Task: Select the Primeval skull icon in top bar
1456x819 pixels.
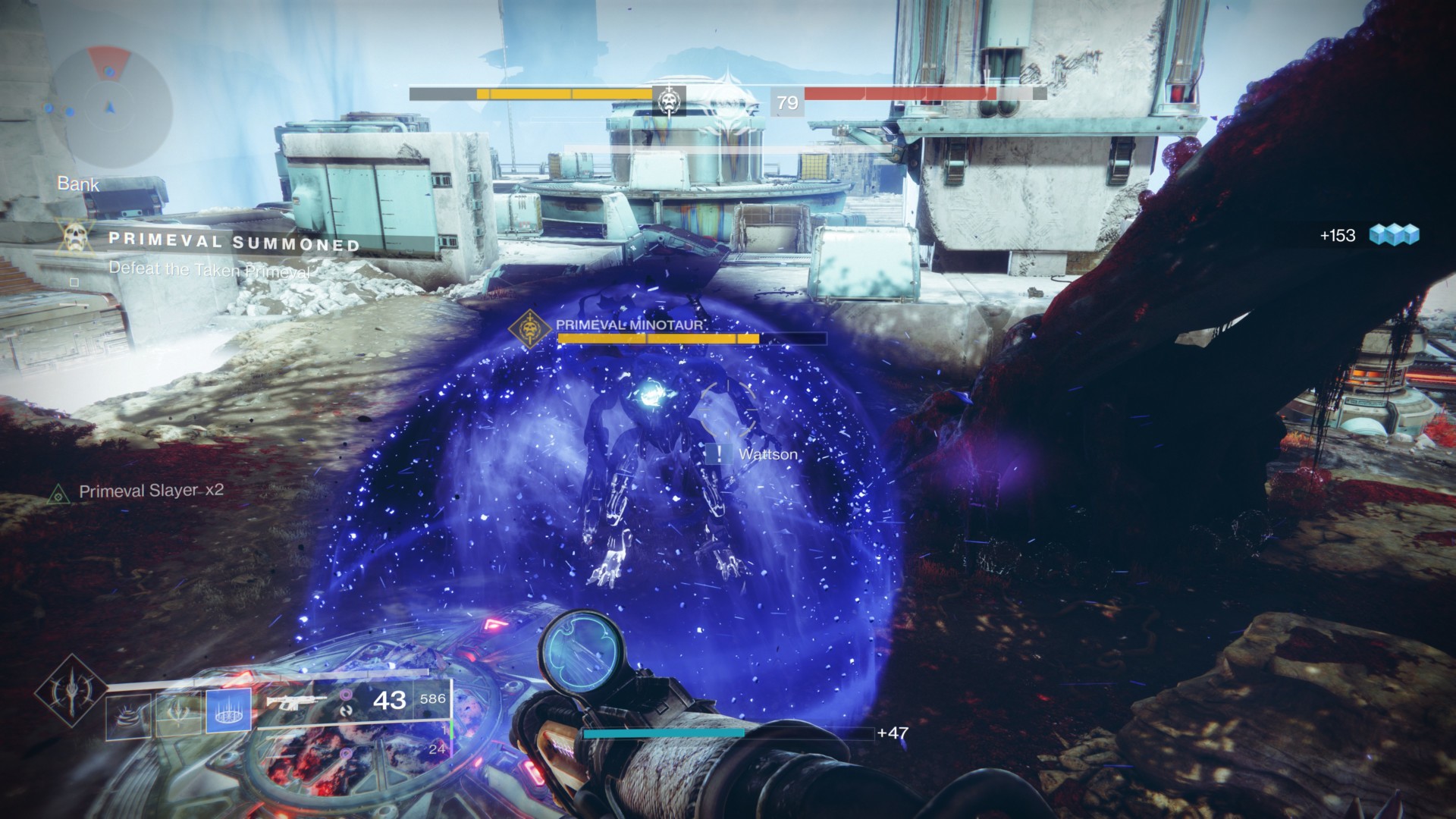Action: [668, 99]
